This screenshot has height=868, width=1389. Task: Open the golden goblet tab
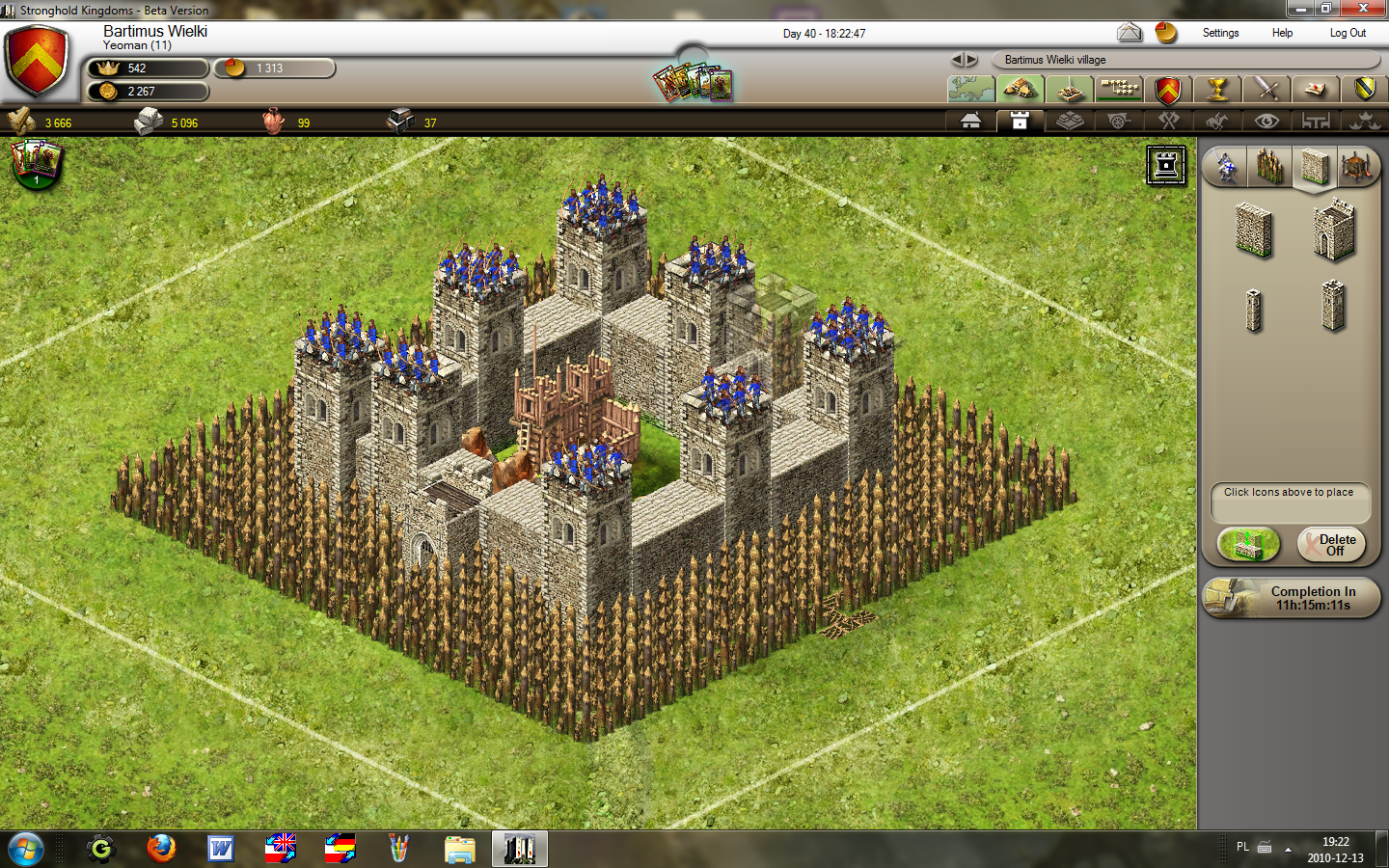click(1217, 90)
